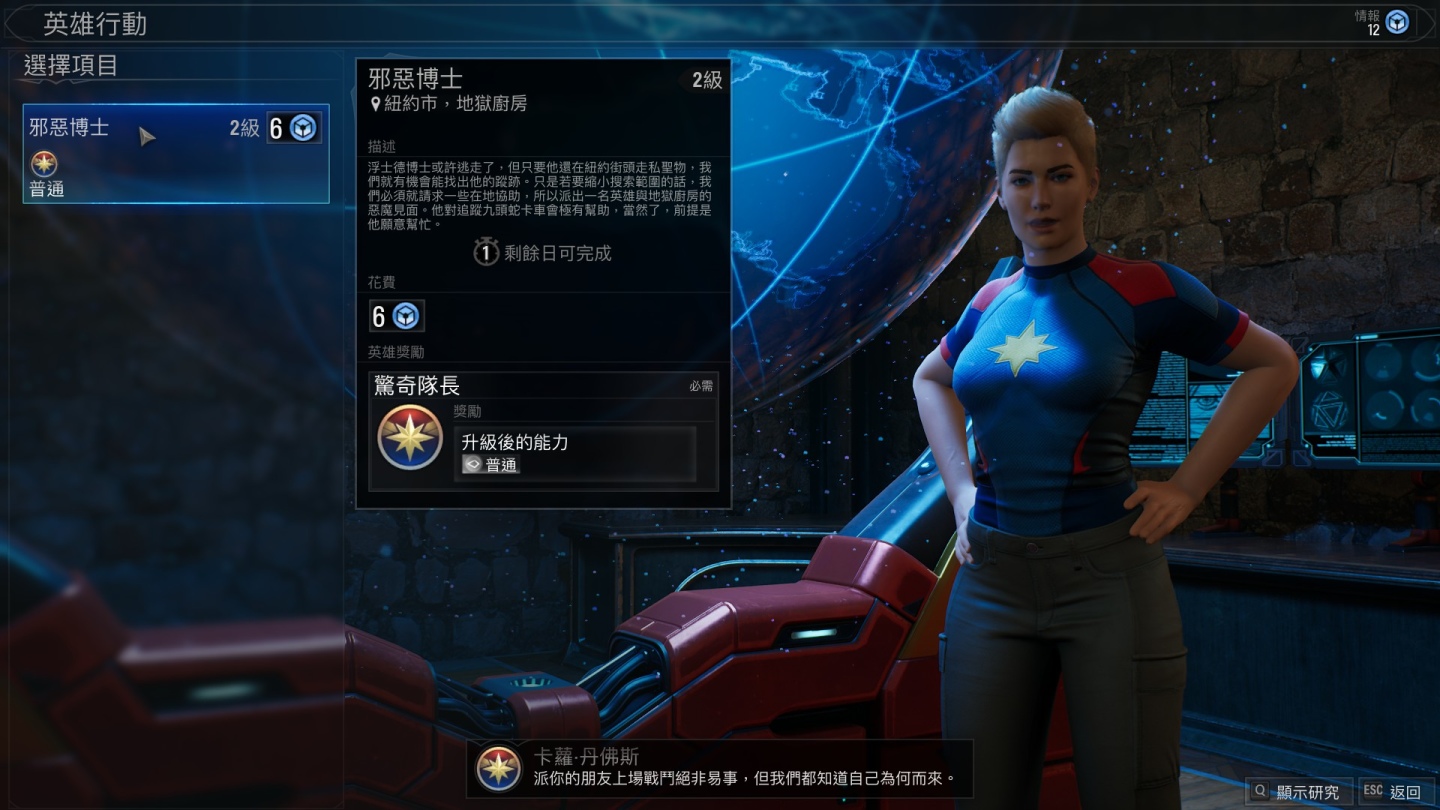The height and width of the screenshot is (810, 1440).
Task: Open the 升級後的能力 reward box
Action: click(x=575, y=453)
